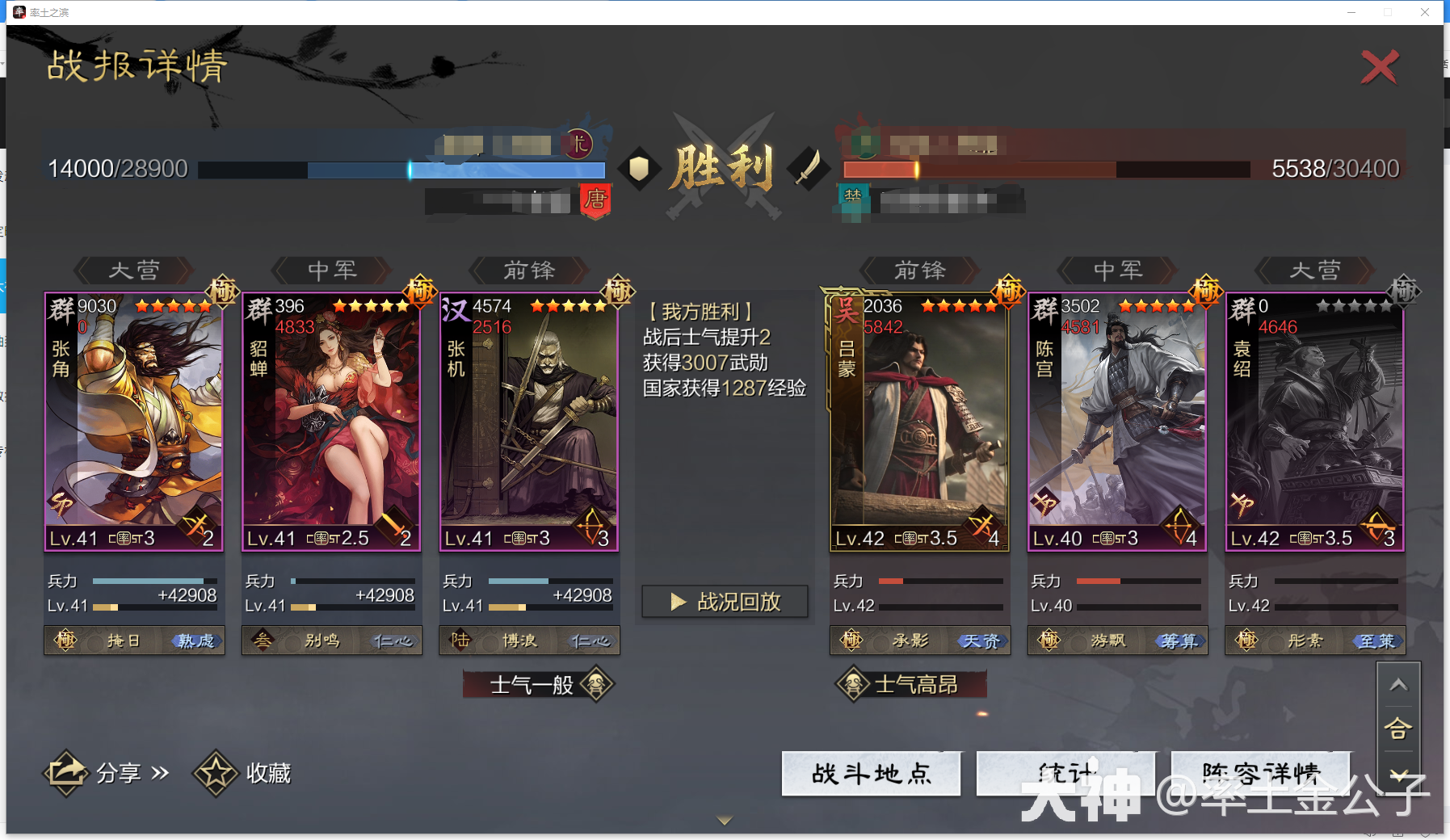
Task: Click the morale icon beside 士气高昂
Action: click(852, 684)
